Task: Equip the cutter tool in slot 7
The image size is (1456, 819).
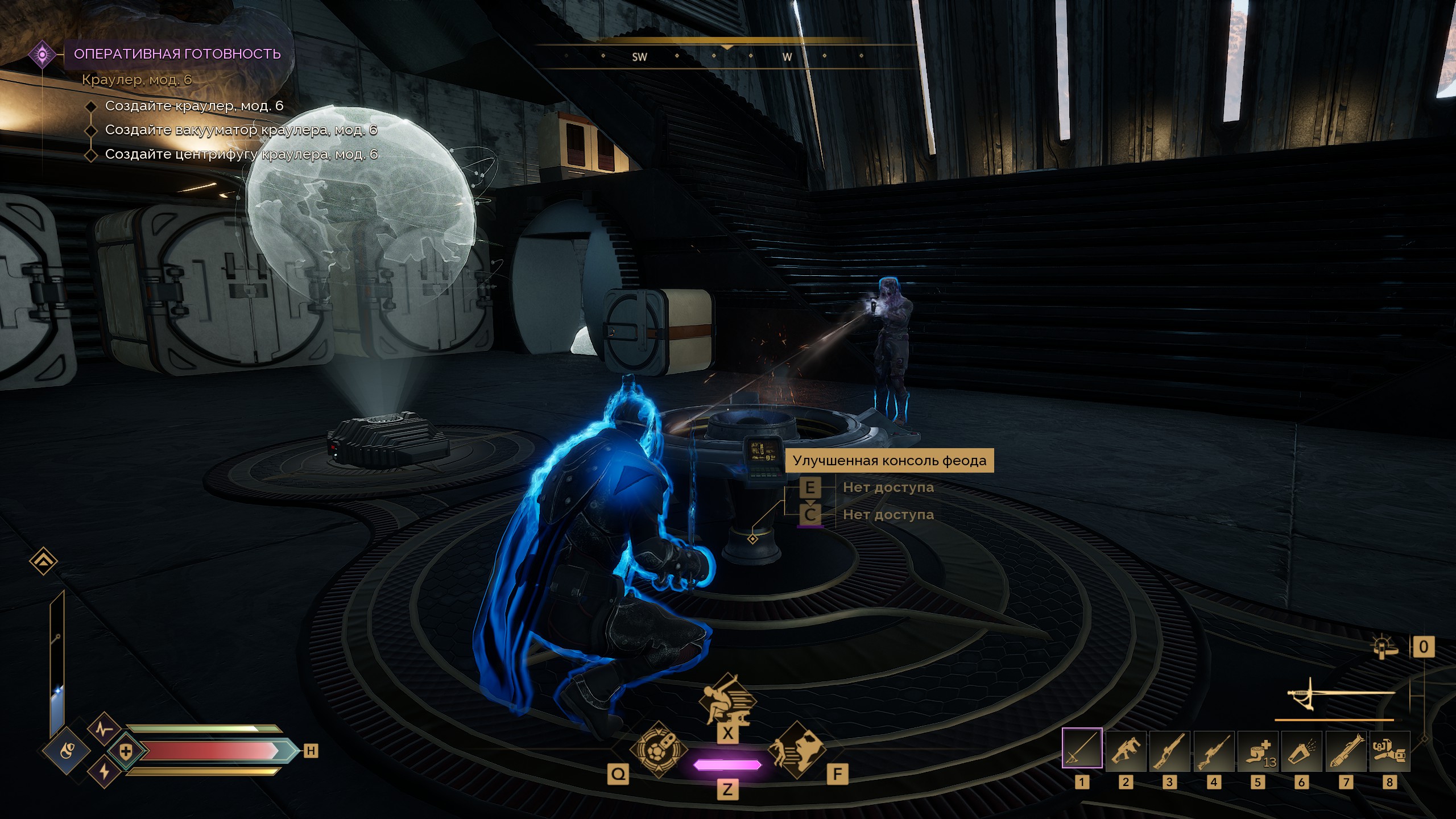Action: point(1346,750)
